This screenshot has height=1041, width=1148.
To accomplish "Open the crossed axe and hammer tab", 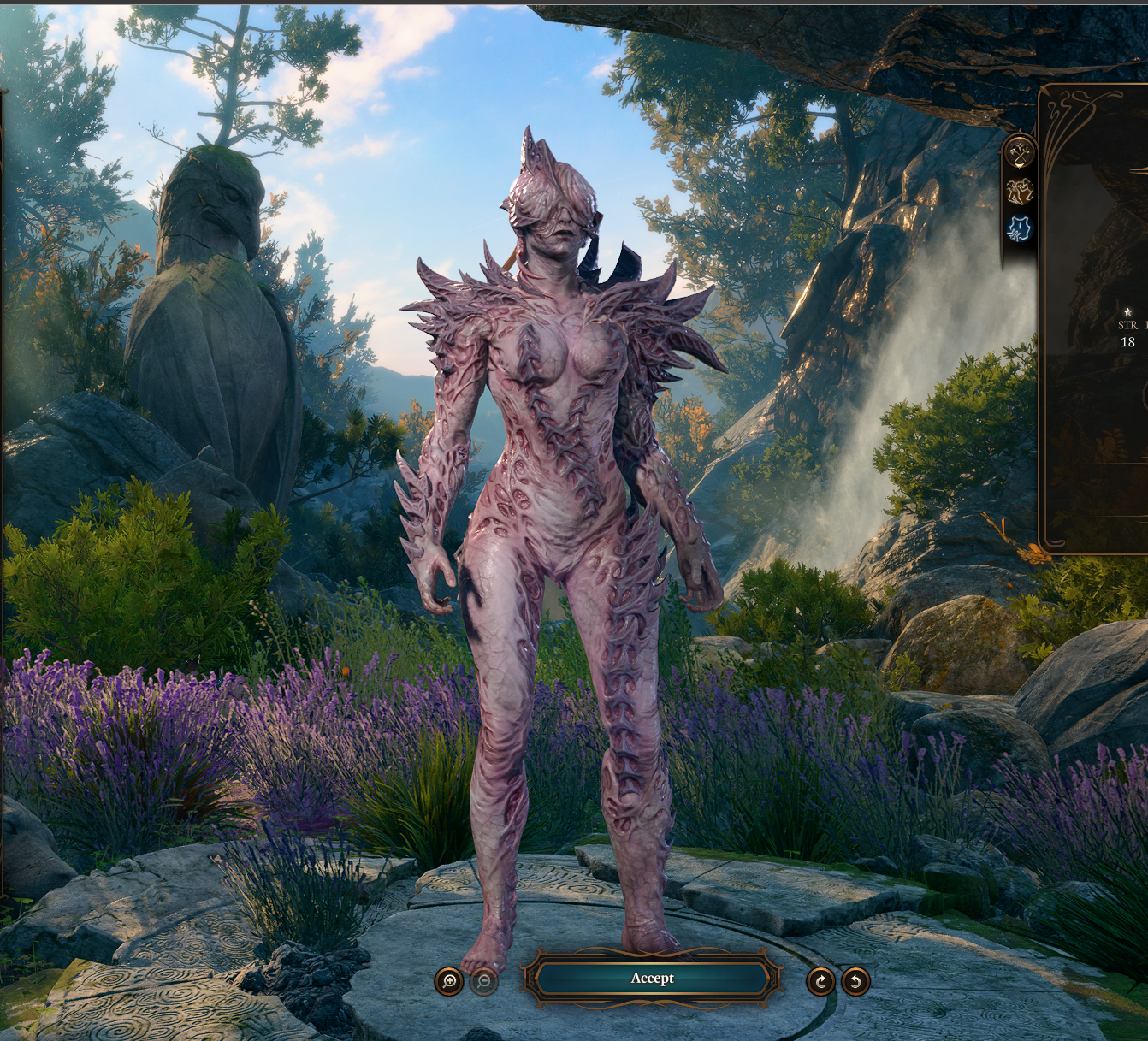I will (x=1020, y=152).
